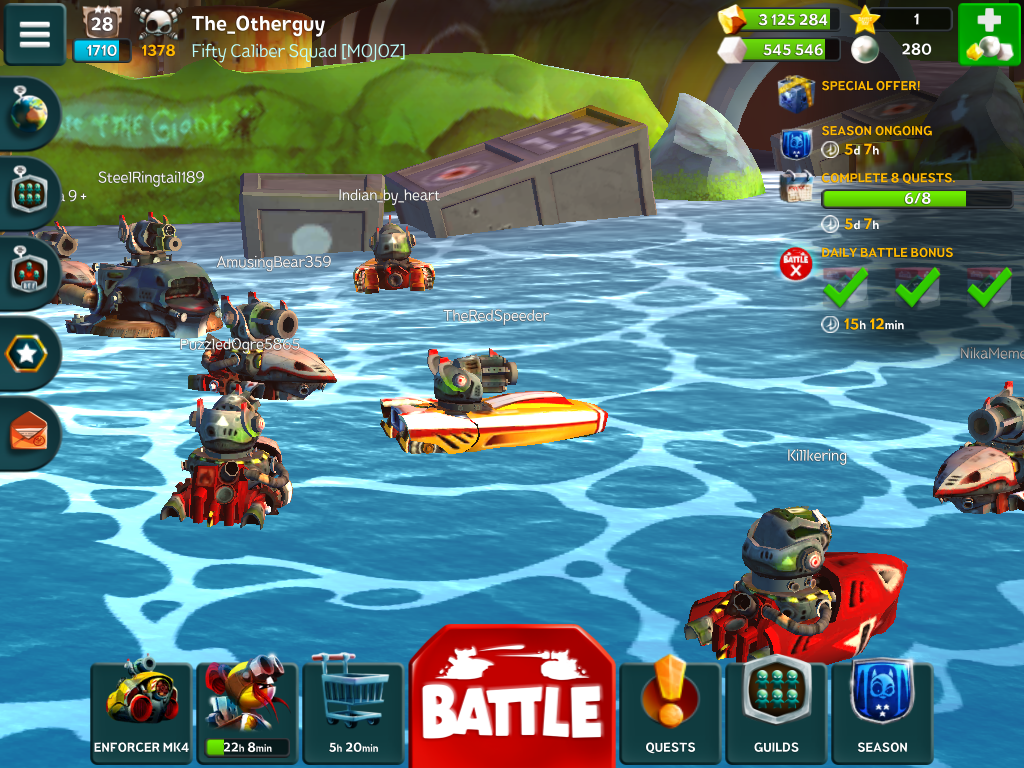Image resolution: width=1024 pixels, height=768 pixels.
Task: Open the mail envelope inbox
Action: click(x=27, y=433)
